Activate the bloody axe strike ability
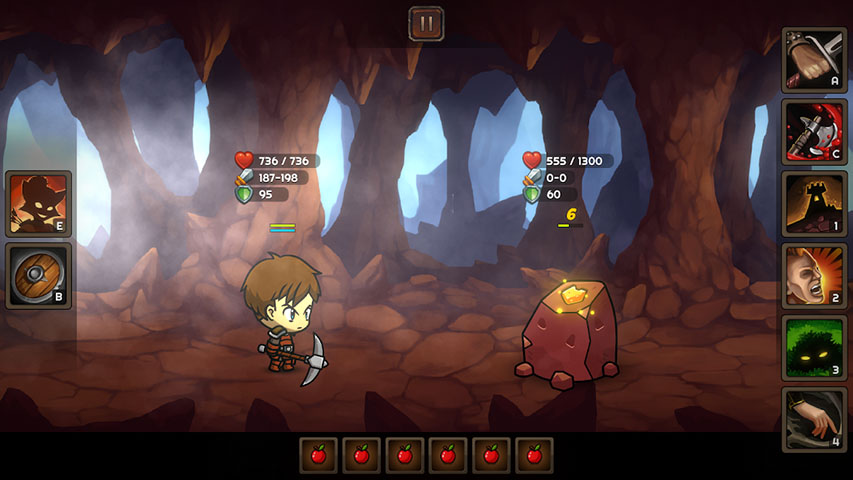Screen dimensions: 853x480 (814, 132)
